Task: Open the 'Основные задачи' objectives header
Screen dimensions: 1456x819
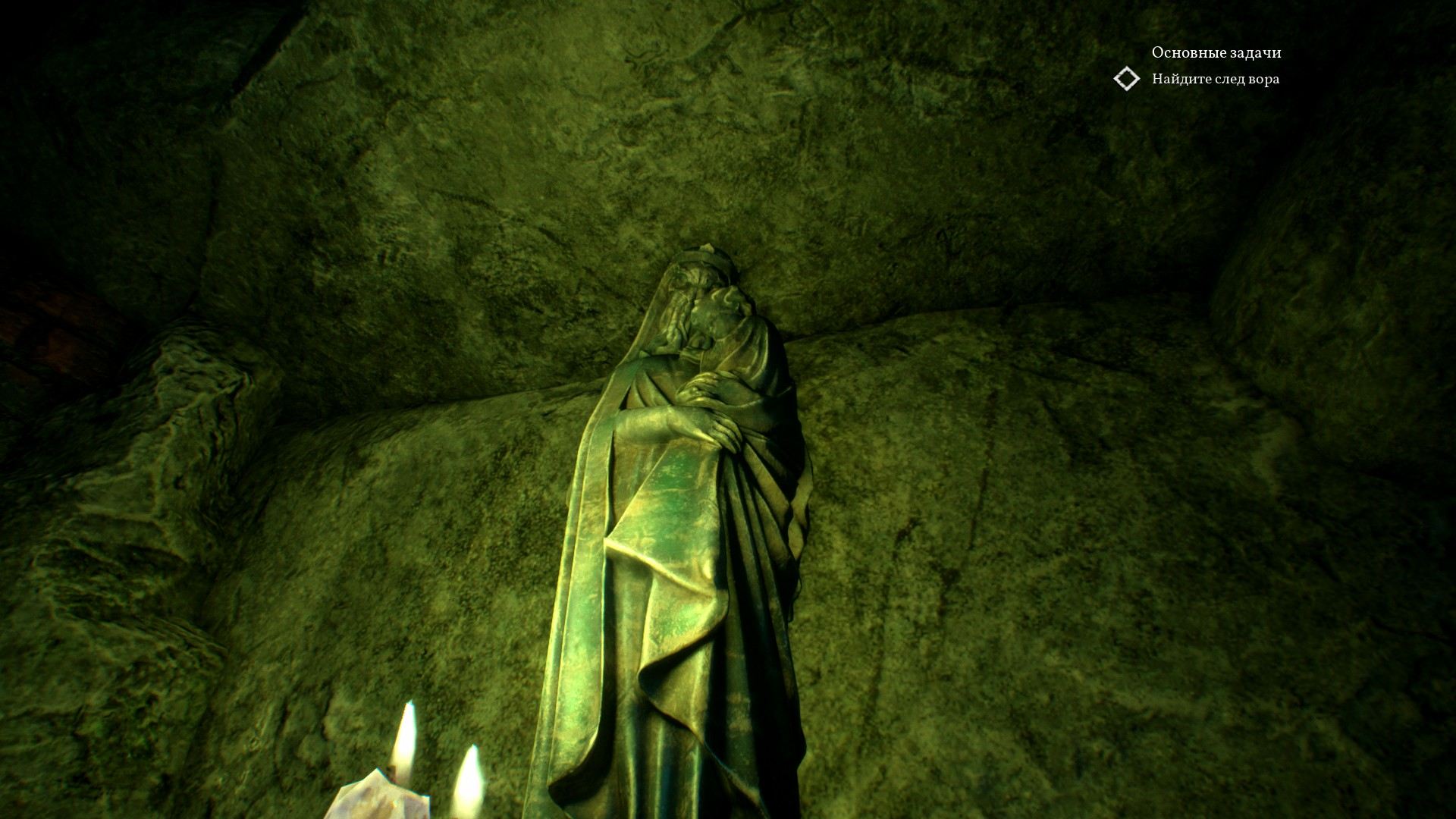Action: (1216, 52)
